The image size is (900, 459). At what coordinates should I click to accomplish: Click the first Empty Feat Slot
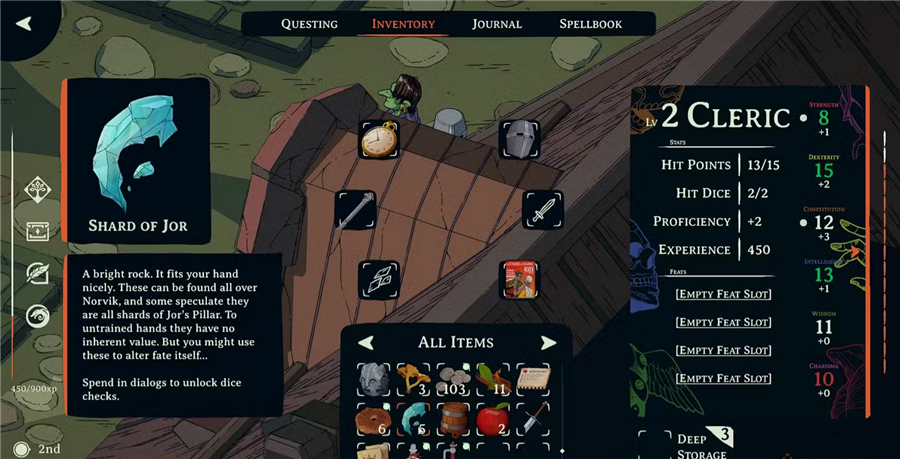[722, 294]
